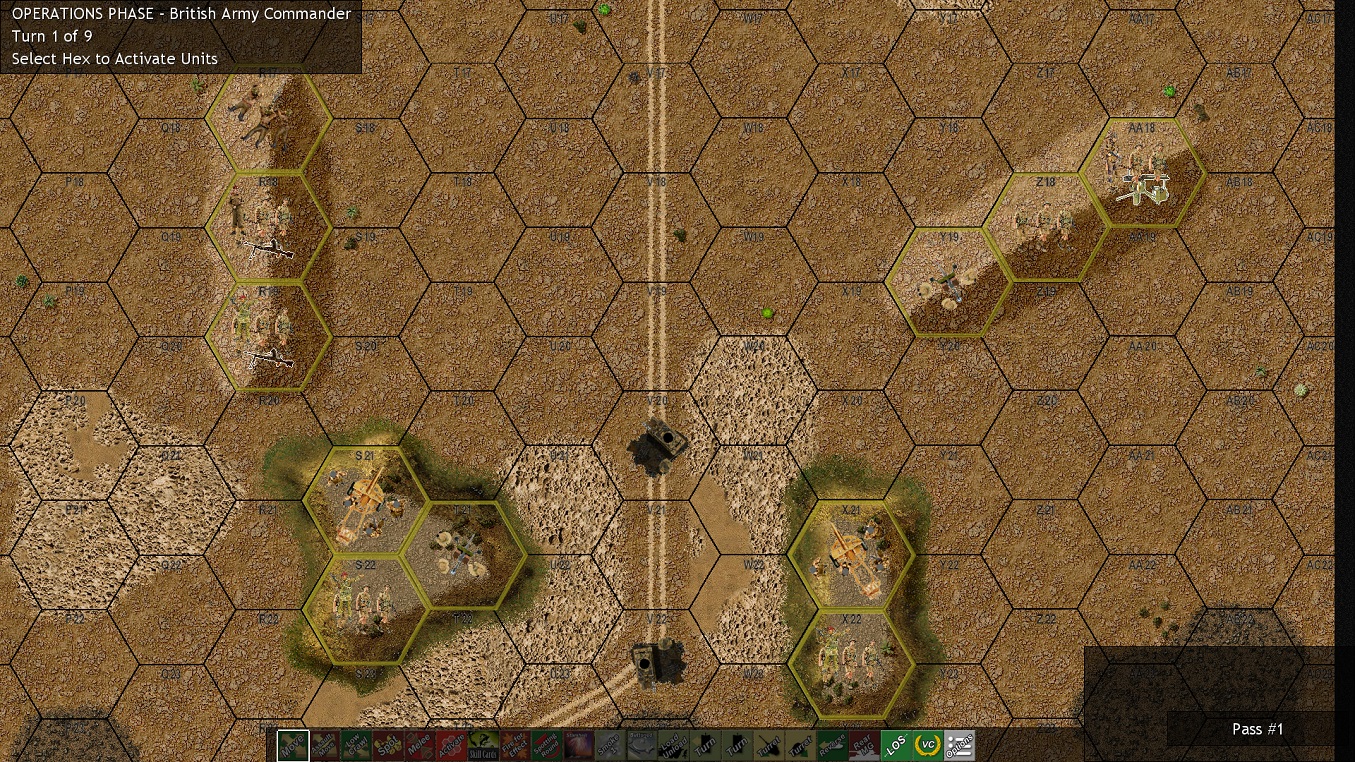Toggle the LOS display

click(x=896, y=745)
